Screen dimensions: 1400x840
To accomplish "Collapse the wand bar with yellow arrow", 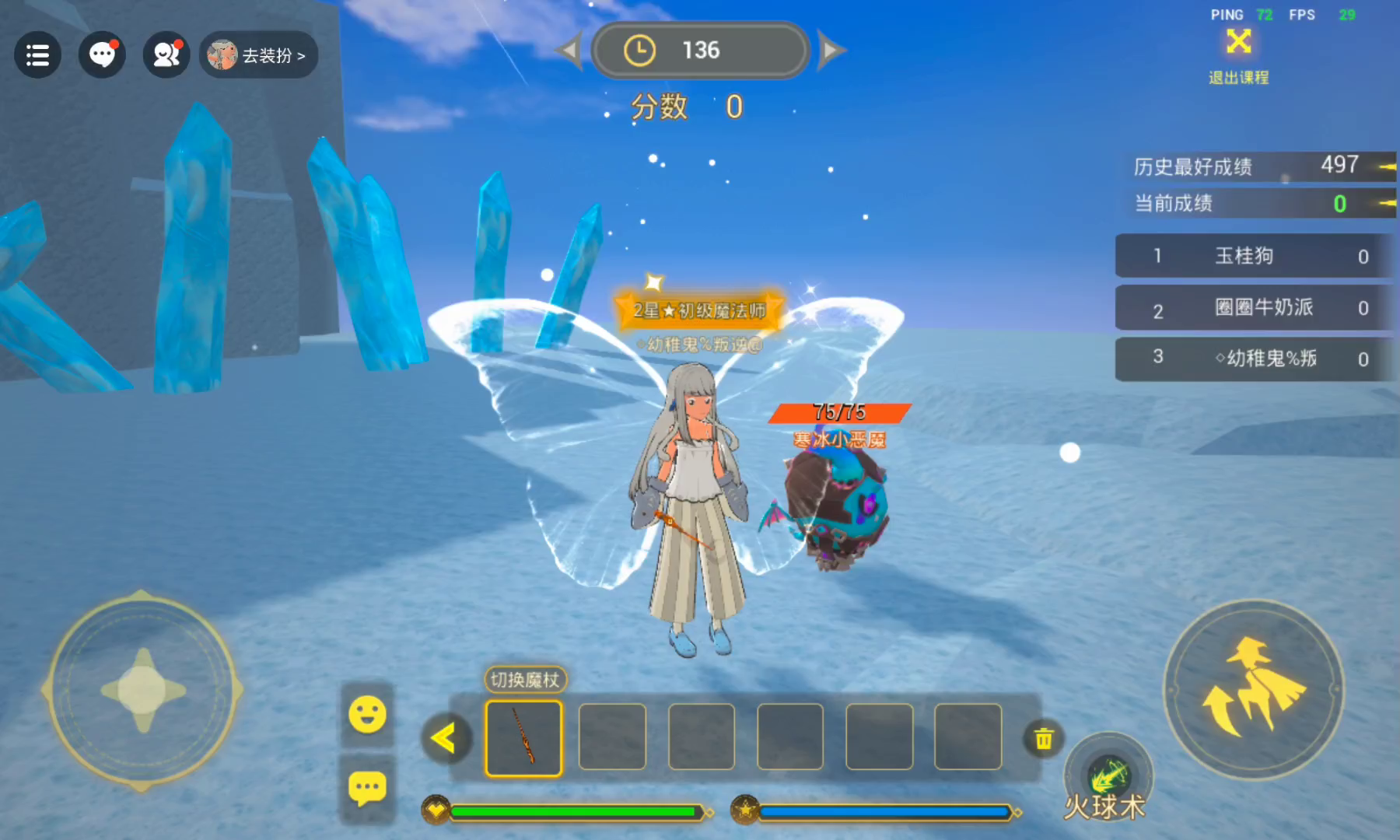I will click(x=444, y=737).
